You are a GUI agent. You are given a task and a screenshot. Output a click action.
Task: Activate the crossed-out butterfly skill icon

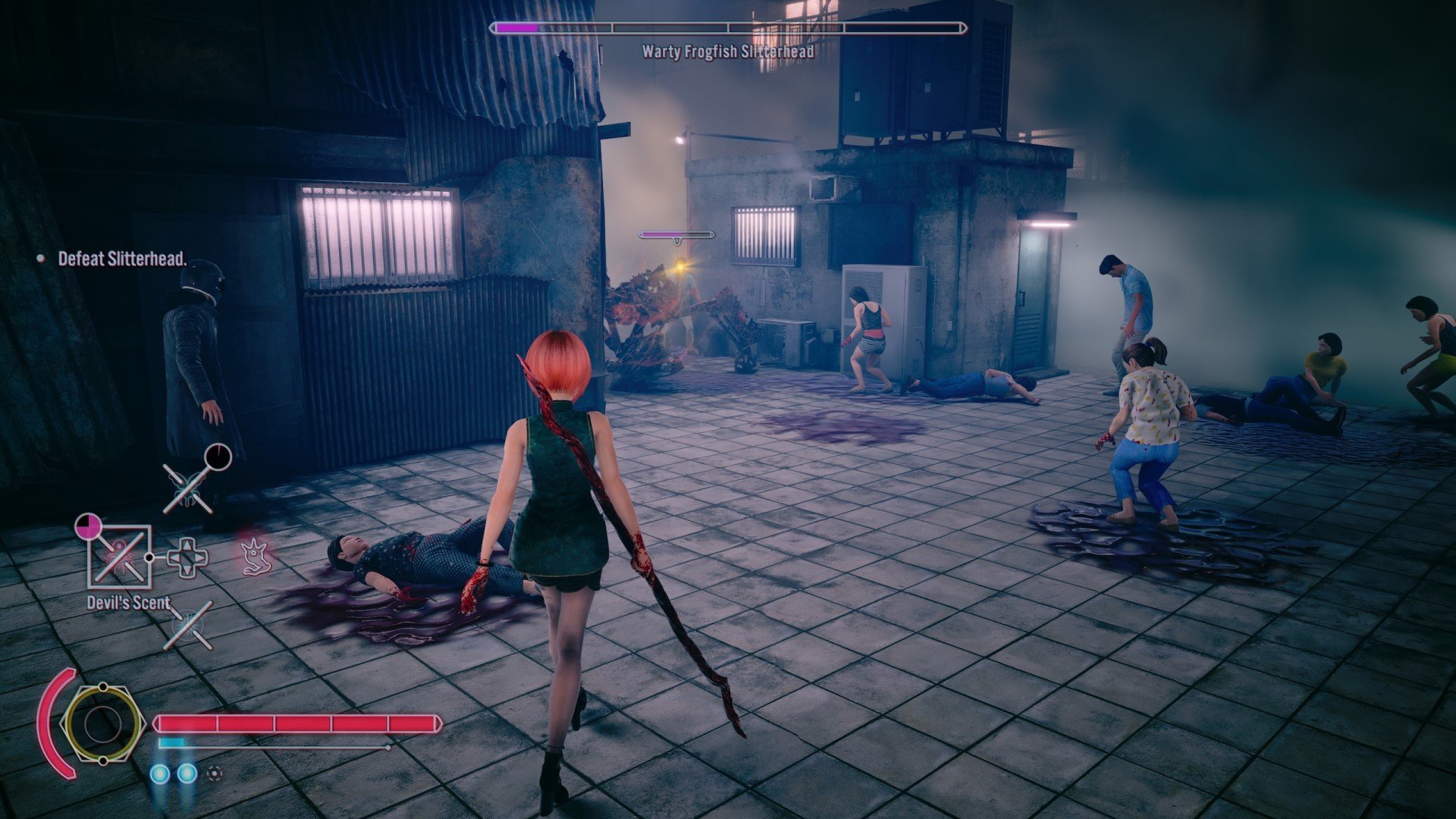188,488
